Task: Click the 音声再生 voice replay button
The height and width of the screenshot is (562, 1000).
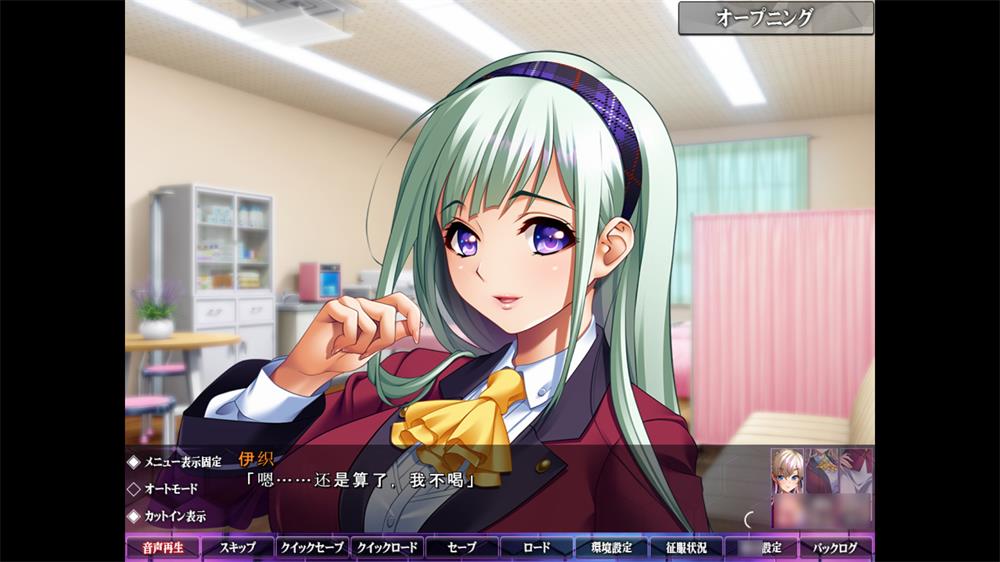Action: 162,547
